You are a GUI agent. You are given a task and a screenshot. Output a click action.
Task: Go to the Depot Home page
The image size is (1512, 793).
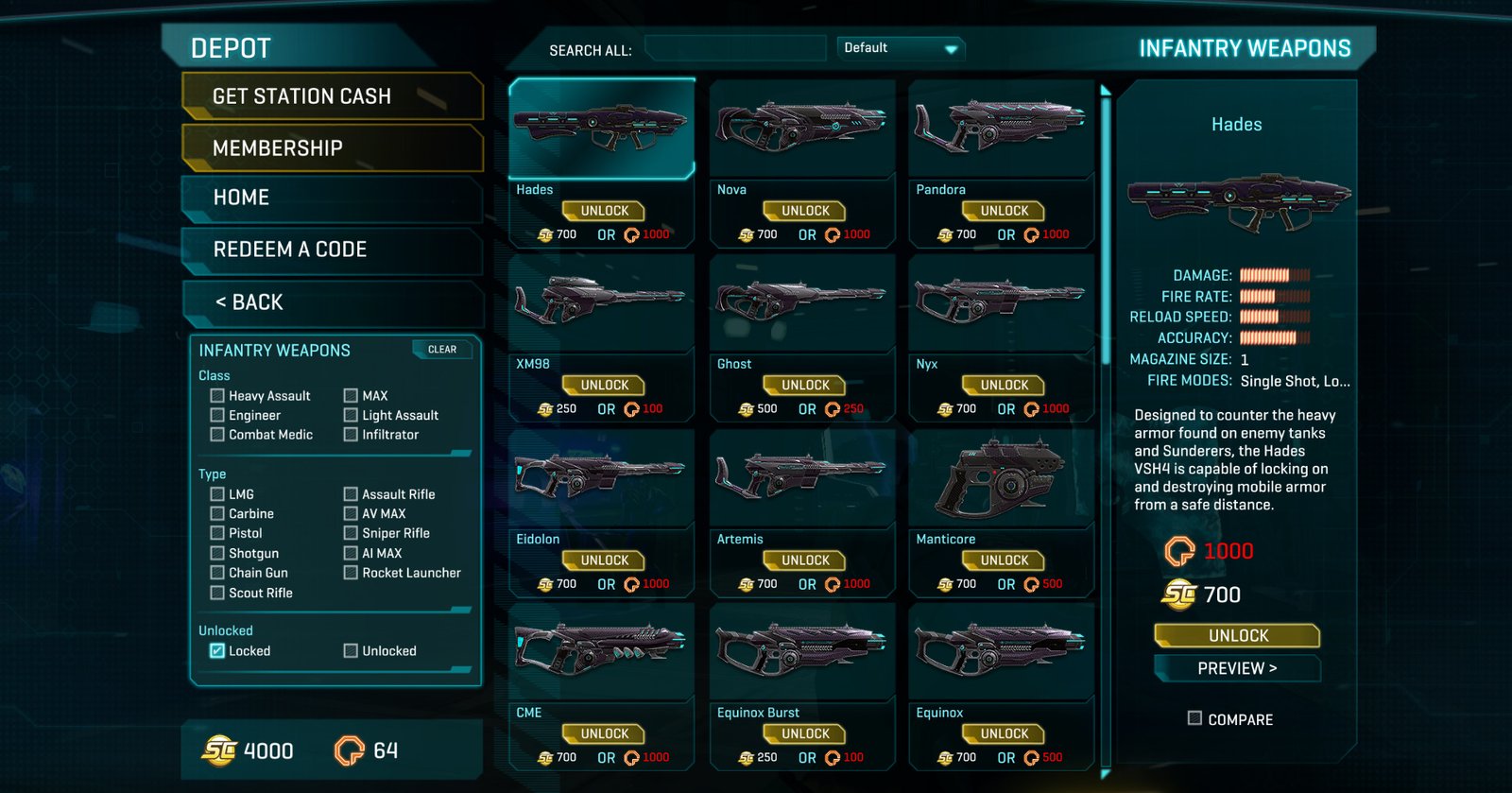331,198
